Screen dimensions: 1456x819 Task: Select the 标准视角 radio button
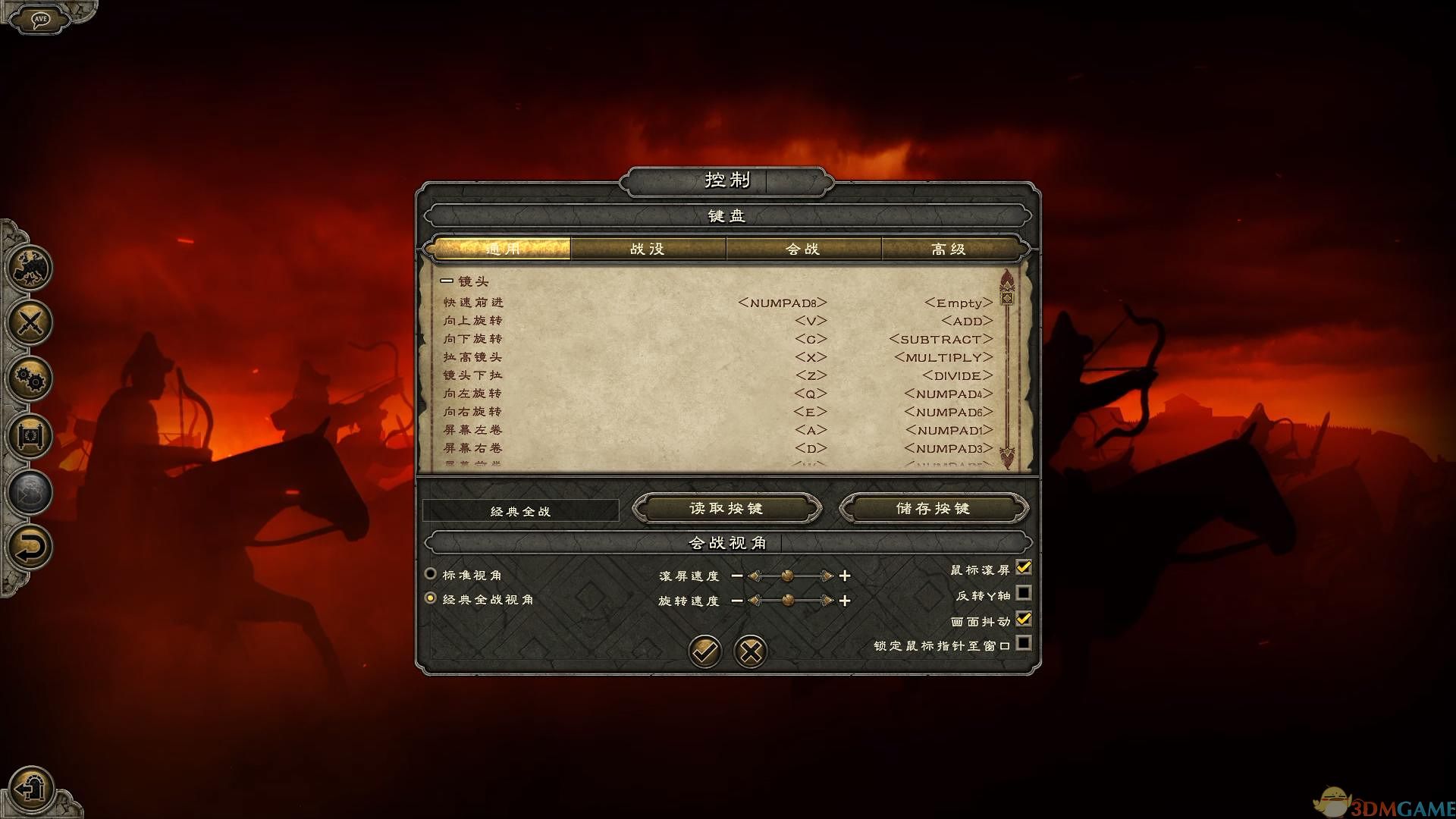[429, 574]
